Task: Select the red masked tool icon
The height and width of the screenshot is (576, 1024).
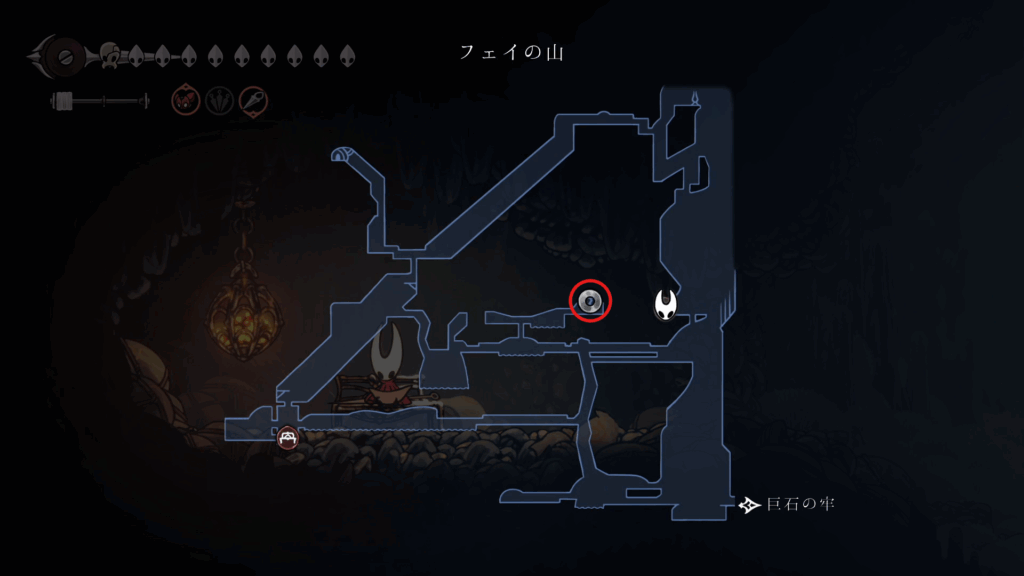Action: coord(184,100)
